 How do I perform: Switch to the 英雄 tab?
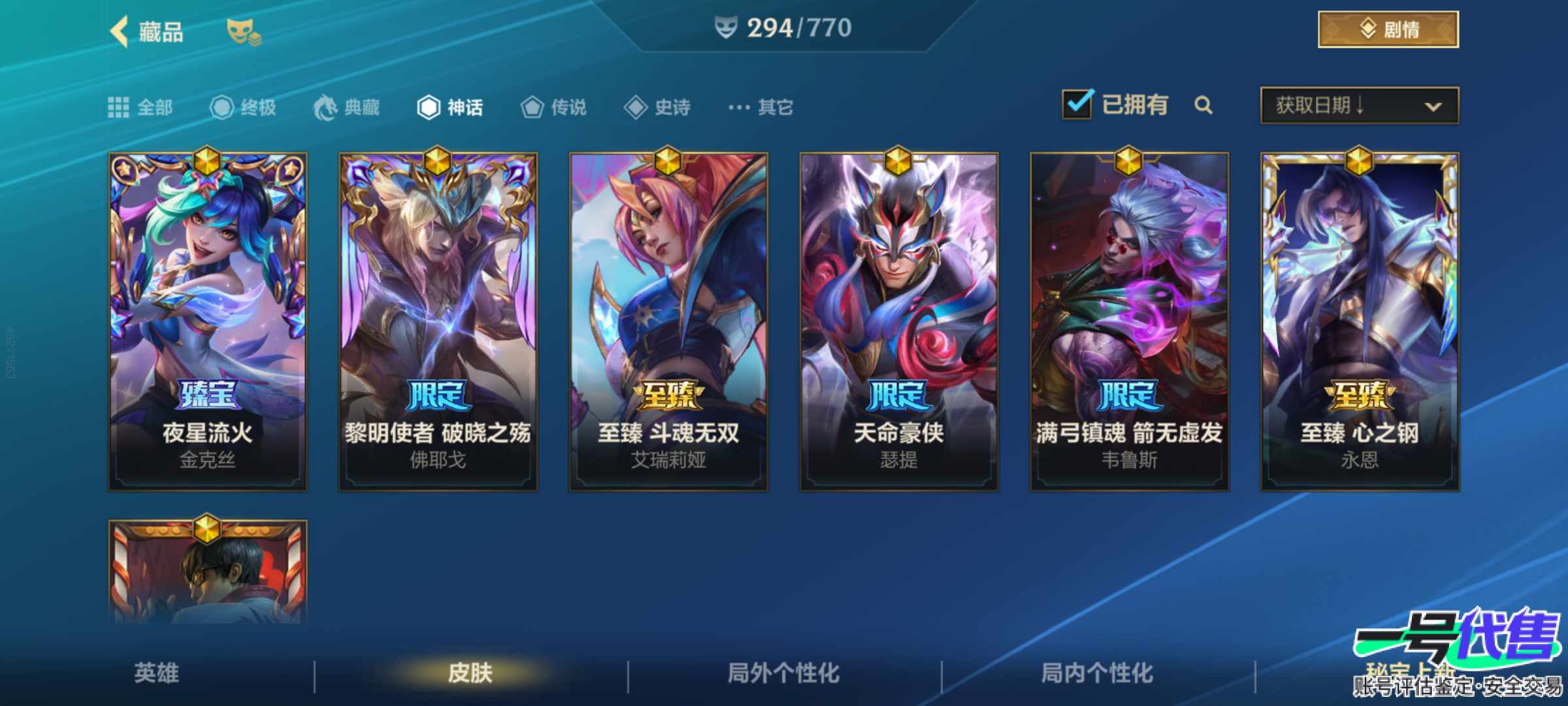tap(155, 673)
